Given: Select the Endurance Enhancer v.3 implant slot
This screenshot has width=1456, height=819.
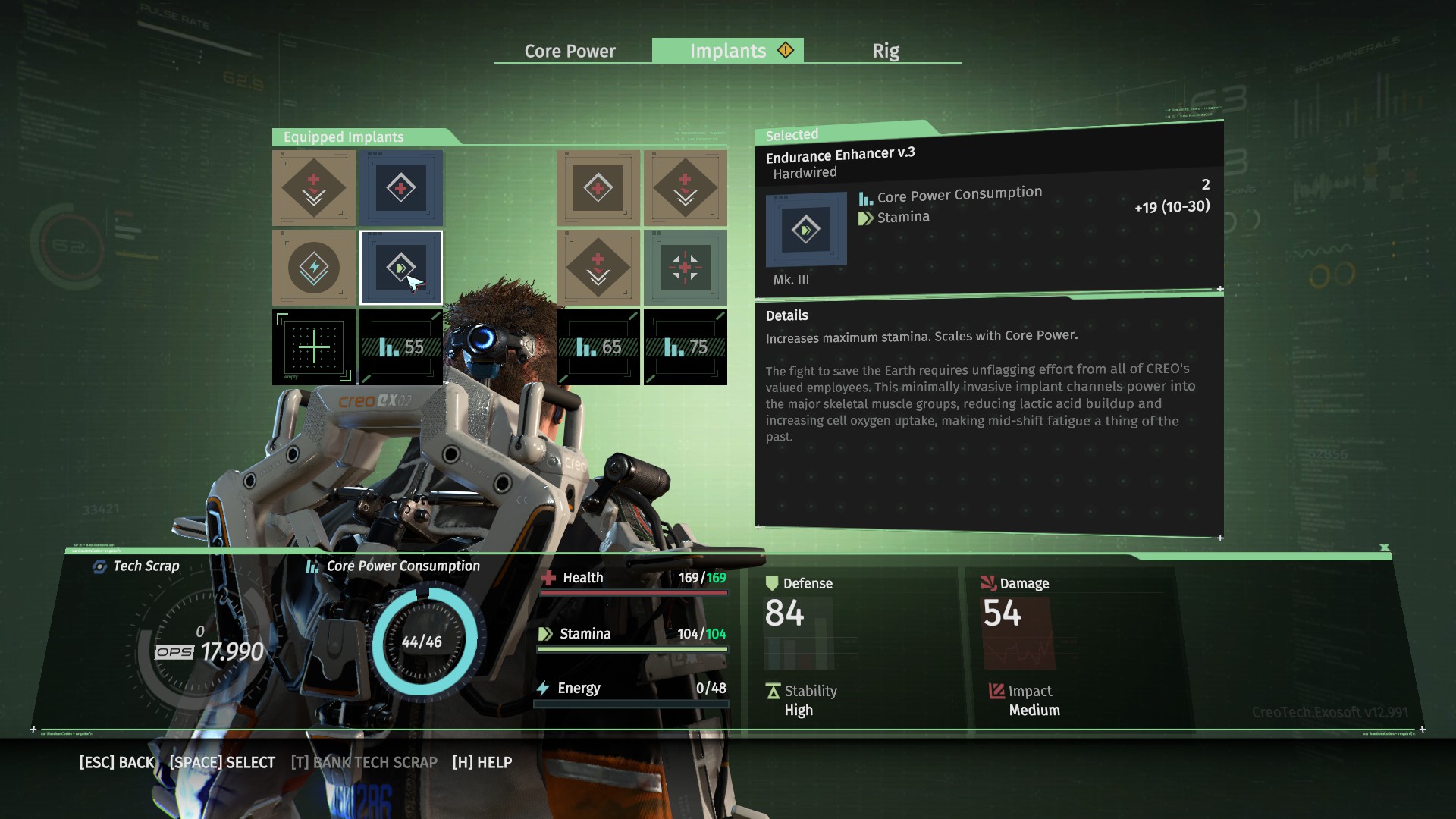Looking at the screenshot, I should pyautogui.click(x=400, y=268).
